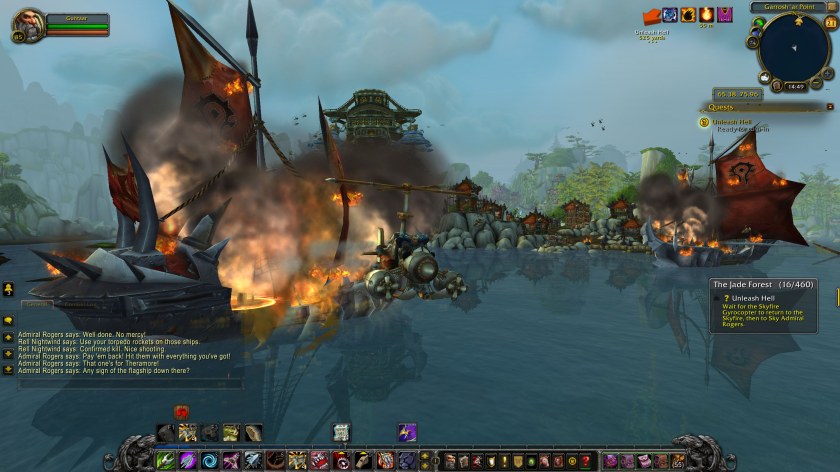The image size is (840, 472).
Task: Click the orange quest arrow for Unleash Hell
Action: 652,16
